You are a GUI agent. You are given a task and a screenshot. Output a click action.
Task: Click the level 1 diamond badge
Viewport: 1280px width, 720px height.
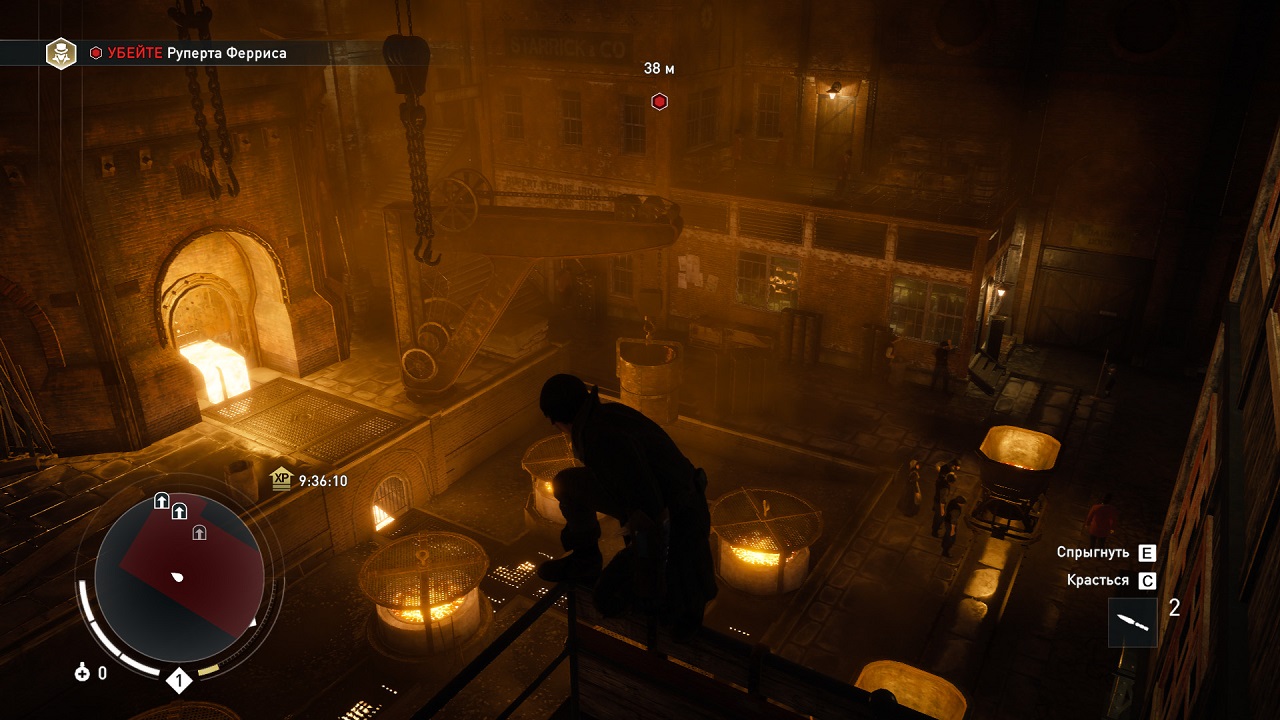click(179, 682)
